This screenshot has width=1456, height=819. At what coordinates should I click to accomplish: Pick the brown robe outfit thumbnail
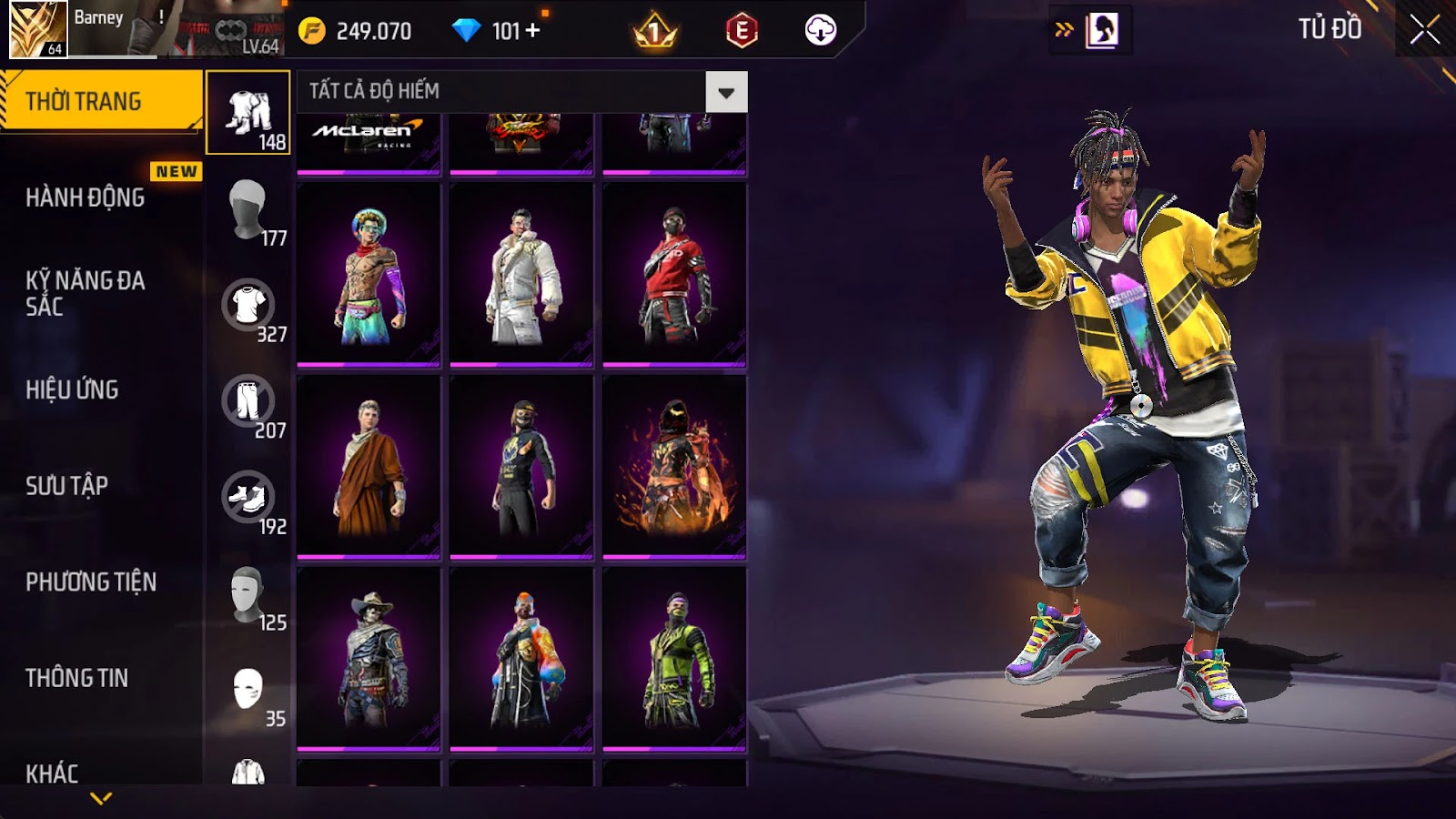pyautogui.click(x=369, y=467)
